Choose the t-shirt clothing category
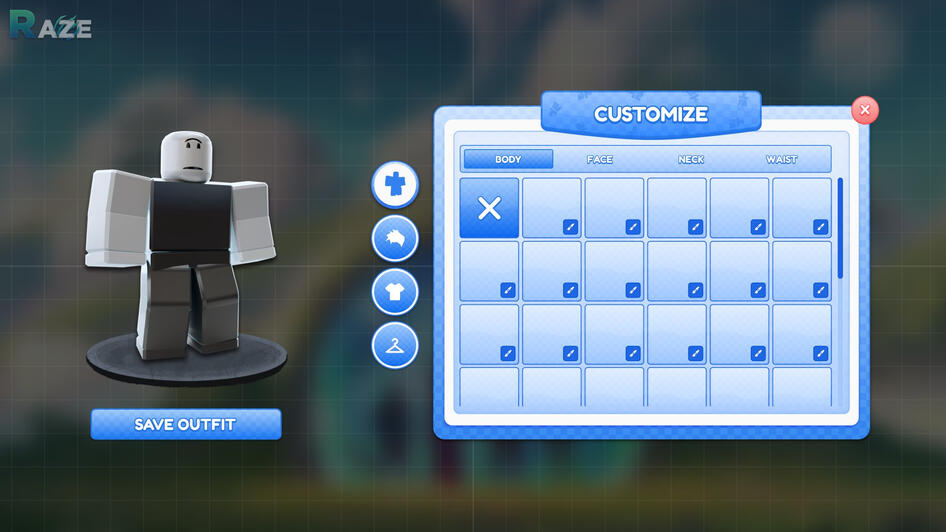This screenshot has height=532, width=946. click(x=395, y=292)
